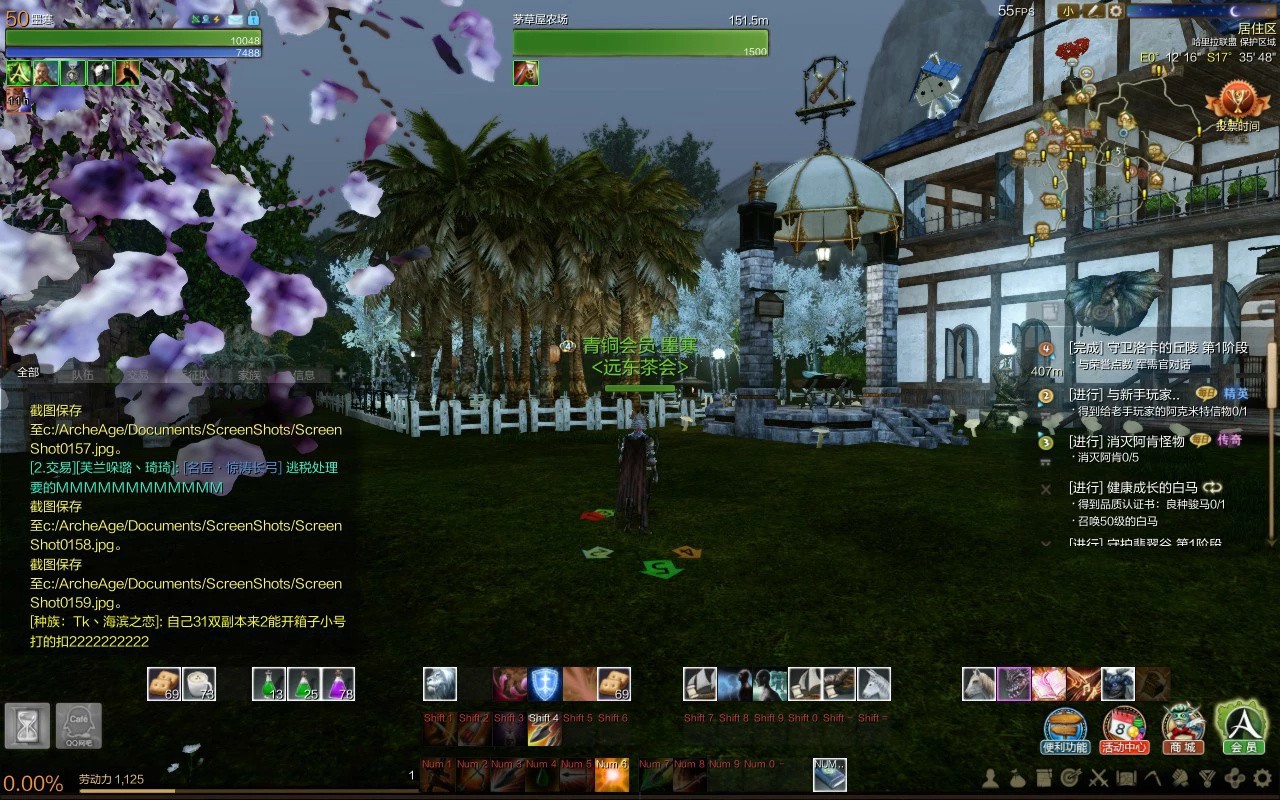This screenshot has width=1280, height=800.
Task: Open the gear settings icon in bottom menu
Action: pos(1262,778)
